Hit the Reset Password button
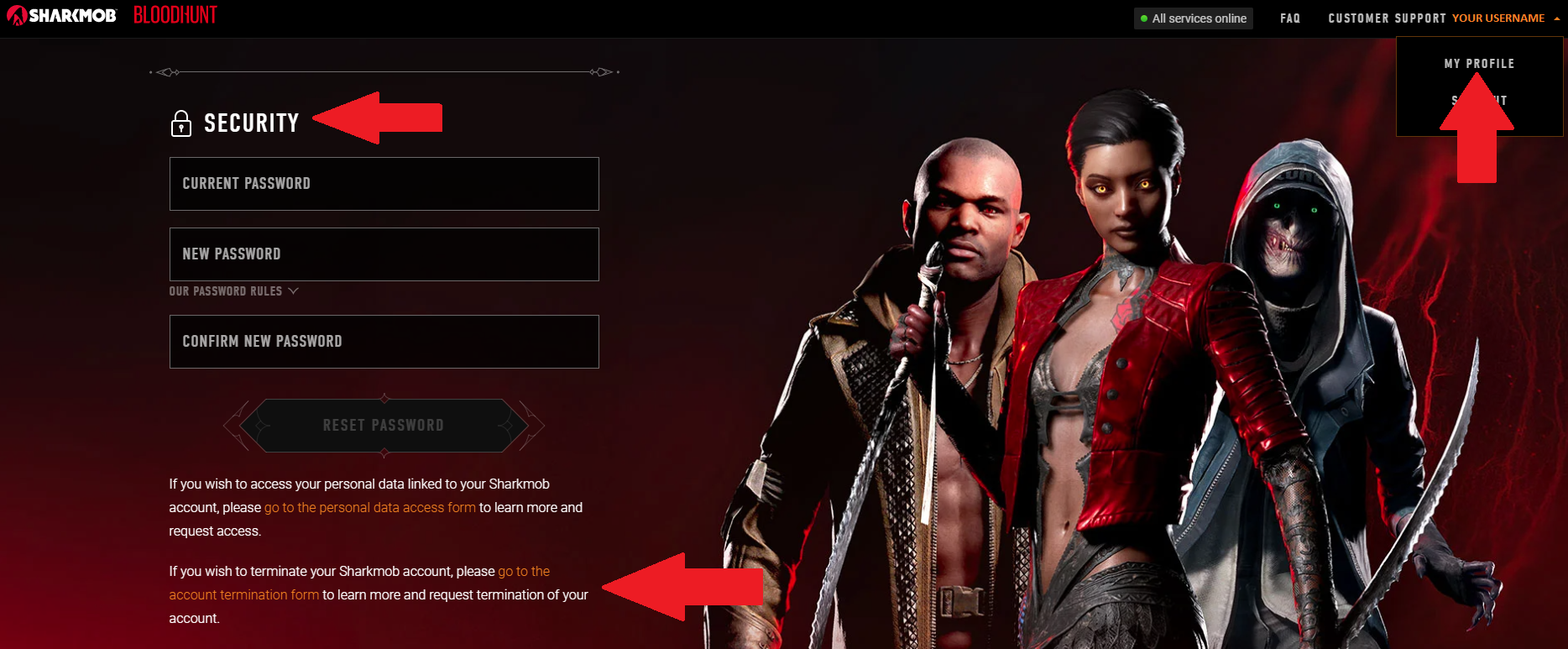Viewport: 1568px width, 649px height. [x=384, y=426]
